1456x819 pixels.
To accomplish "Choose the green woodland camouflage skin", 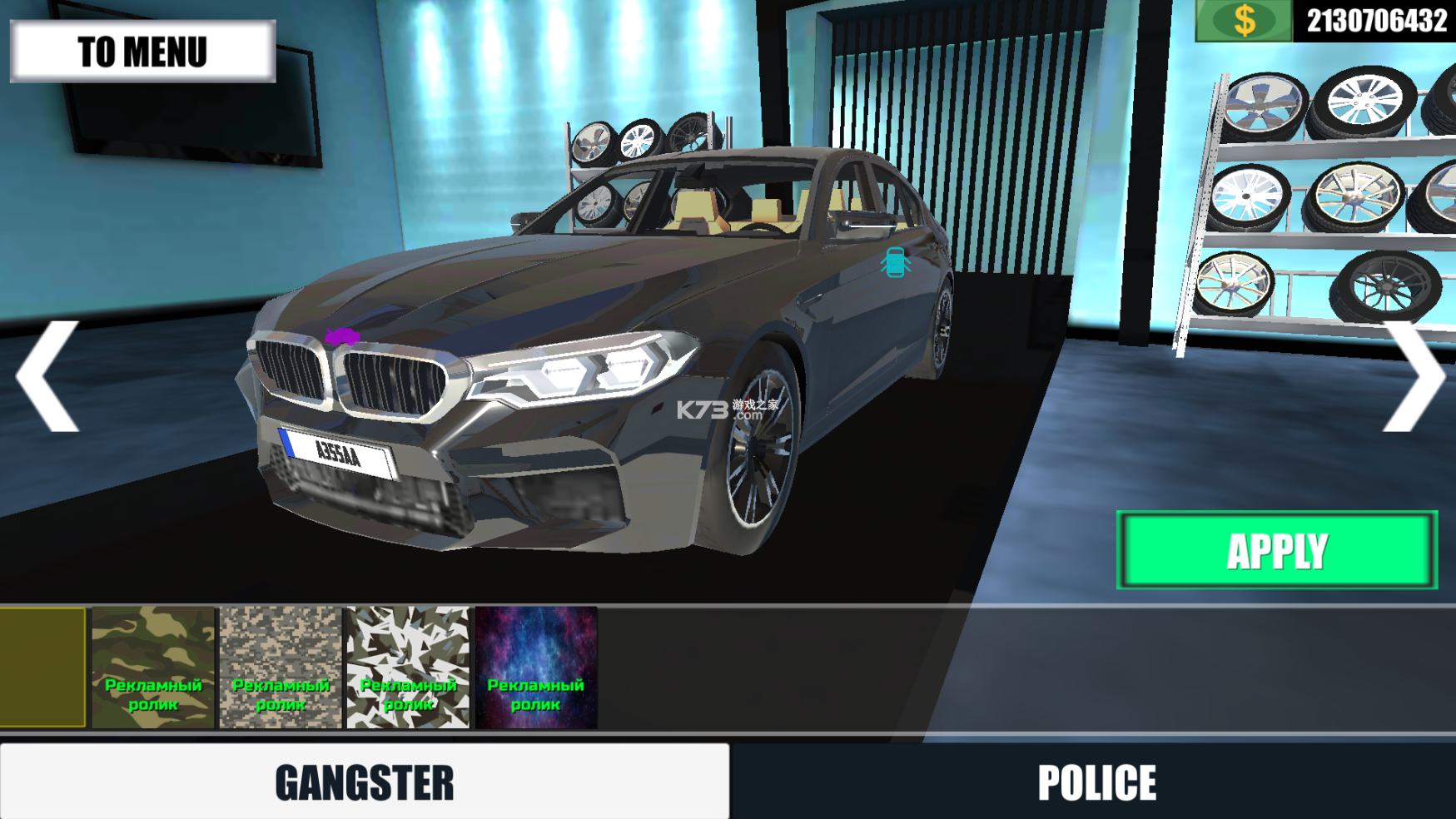I will [153, 668].
